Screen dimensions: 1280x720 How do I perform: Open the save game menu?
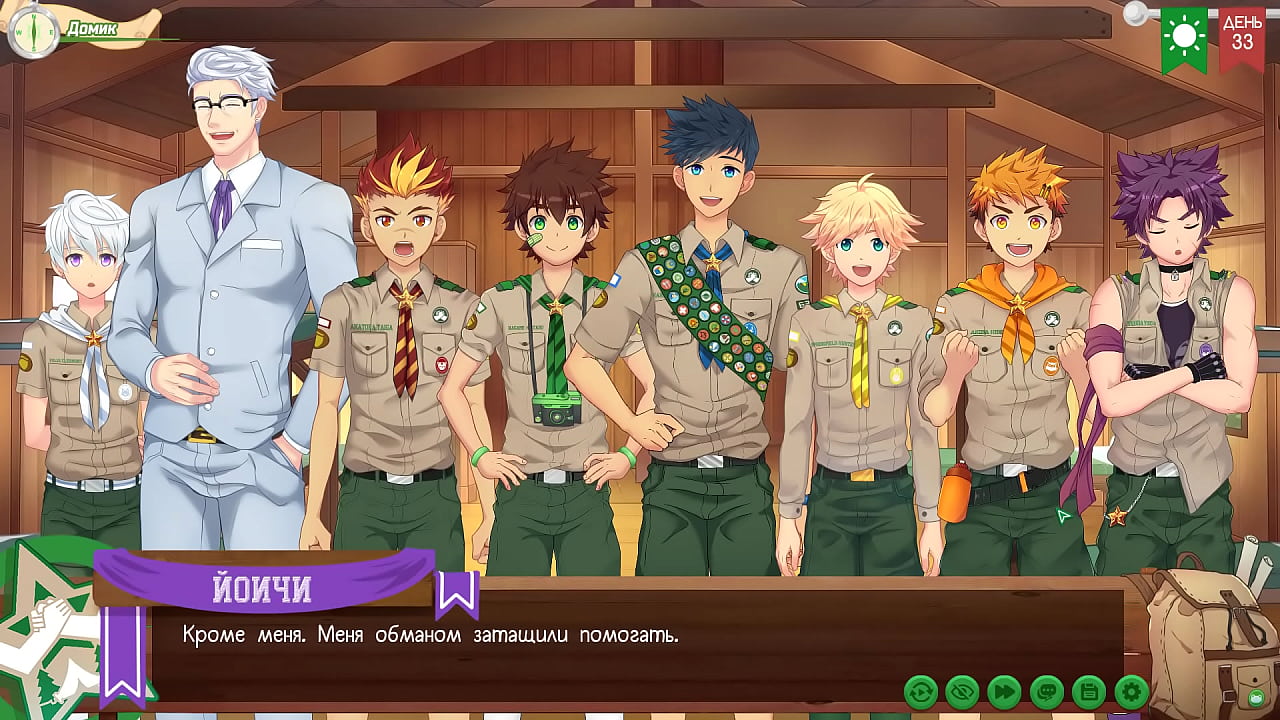[x=1088, y=691]
